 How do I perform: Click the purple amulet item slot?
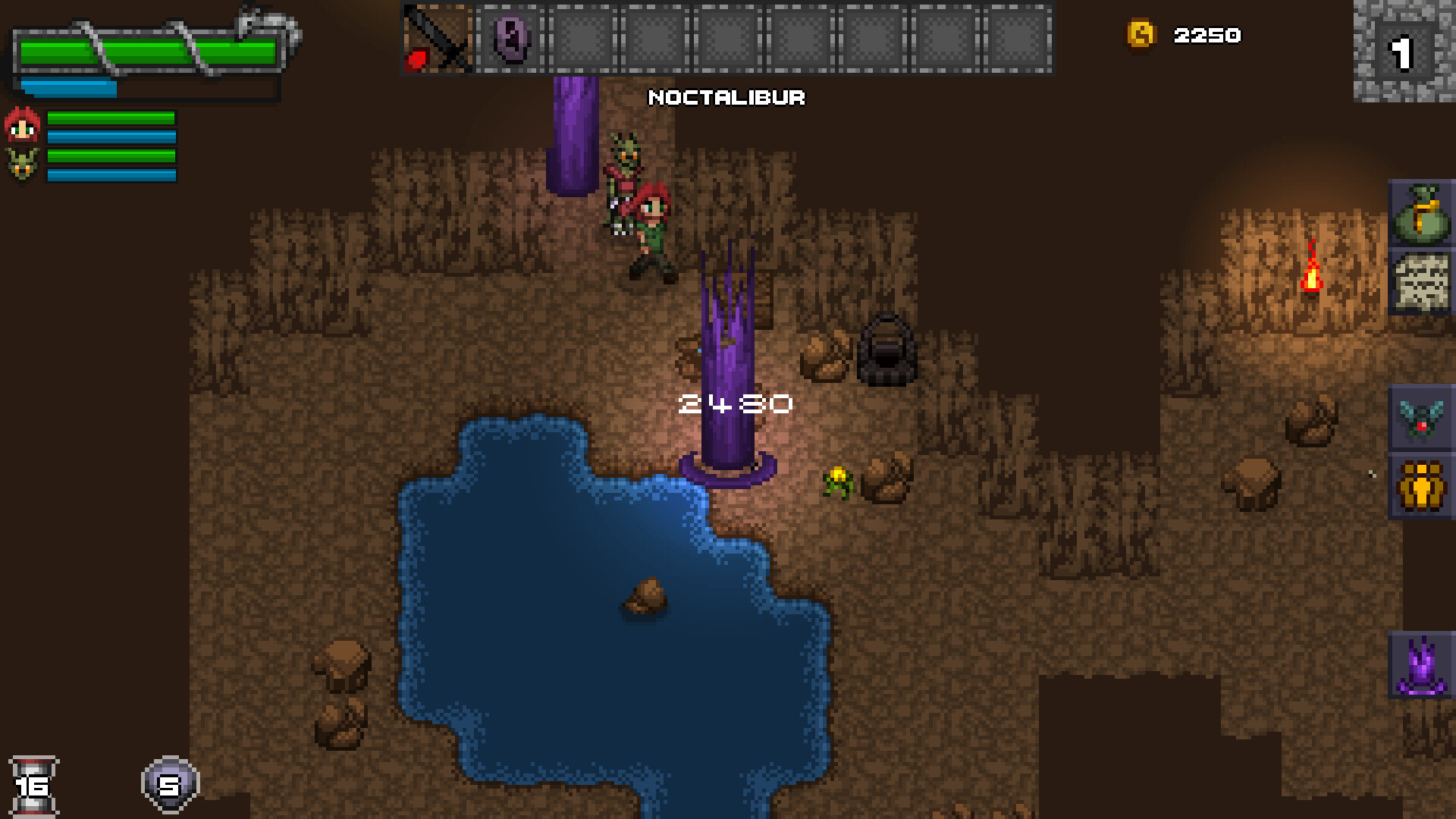click(510, 39)
